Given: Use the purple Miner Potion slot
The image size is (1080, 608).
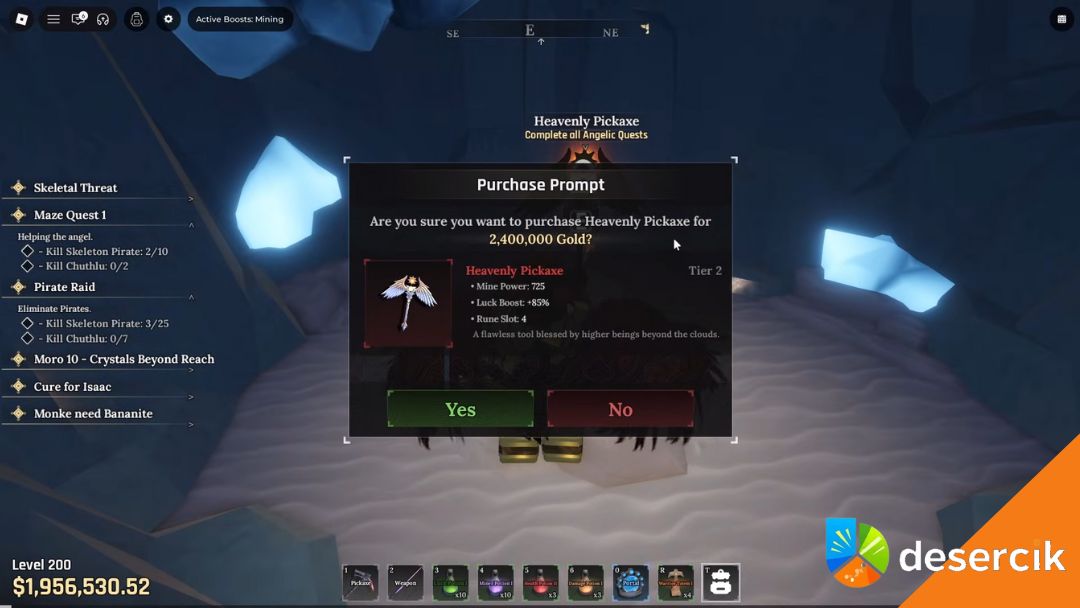Looking at the screenshot, I should click(496, 582).
